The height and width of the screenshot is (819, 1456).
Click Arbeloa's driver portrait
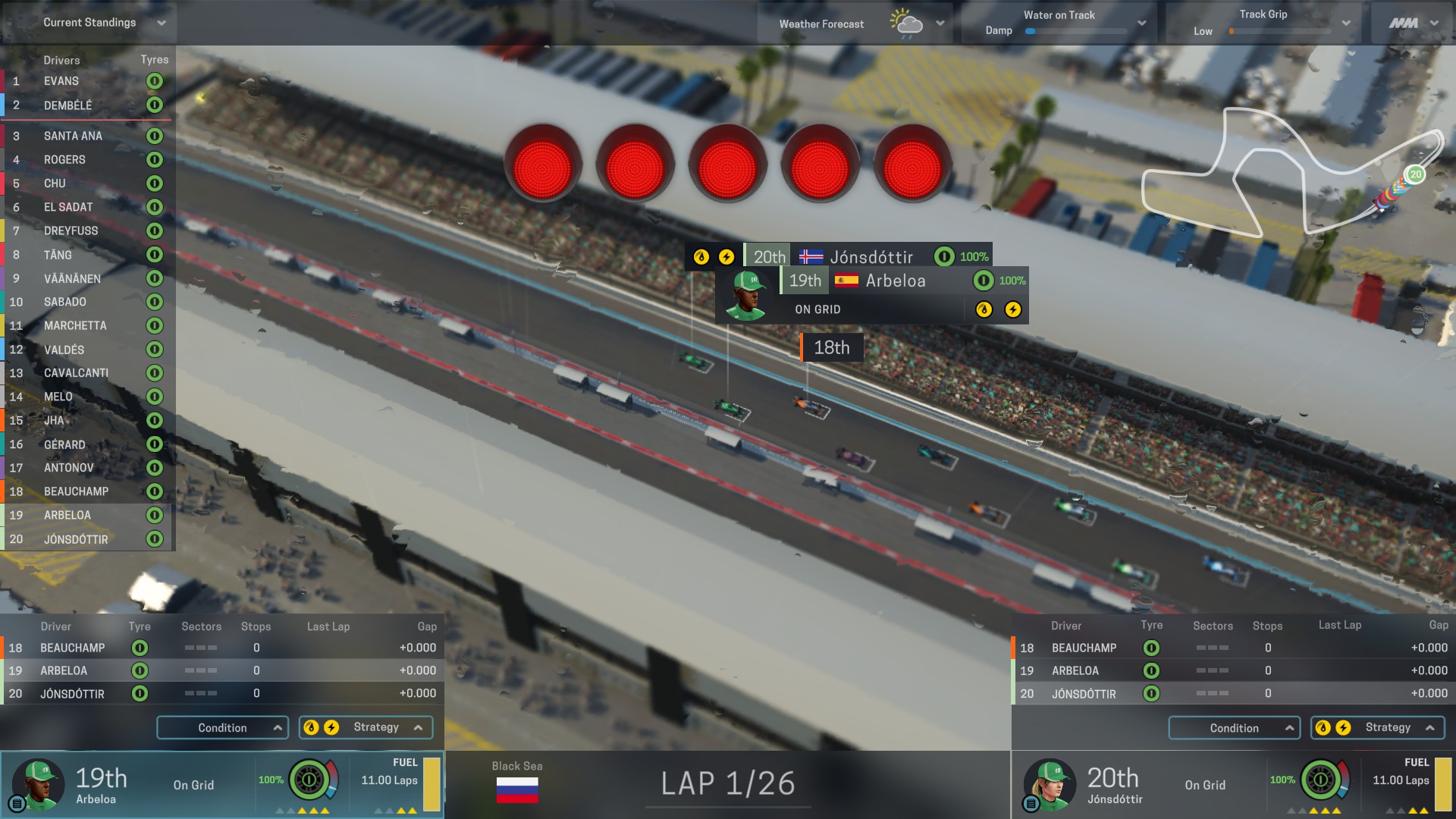(x=38, y=783)
